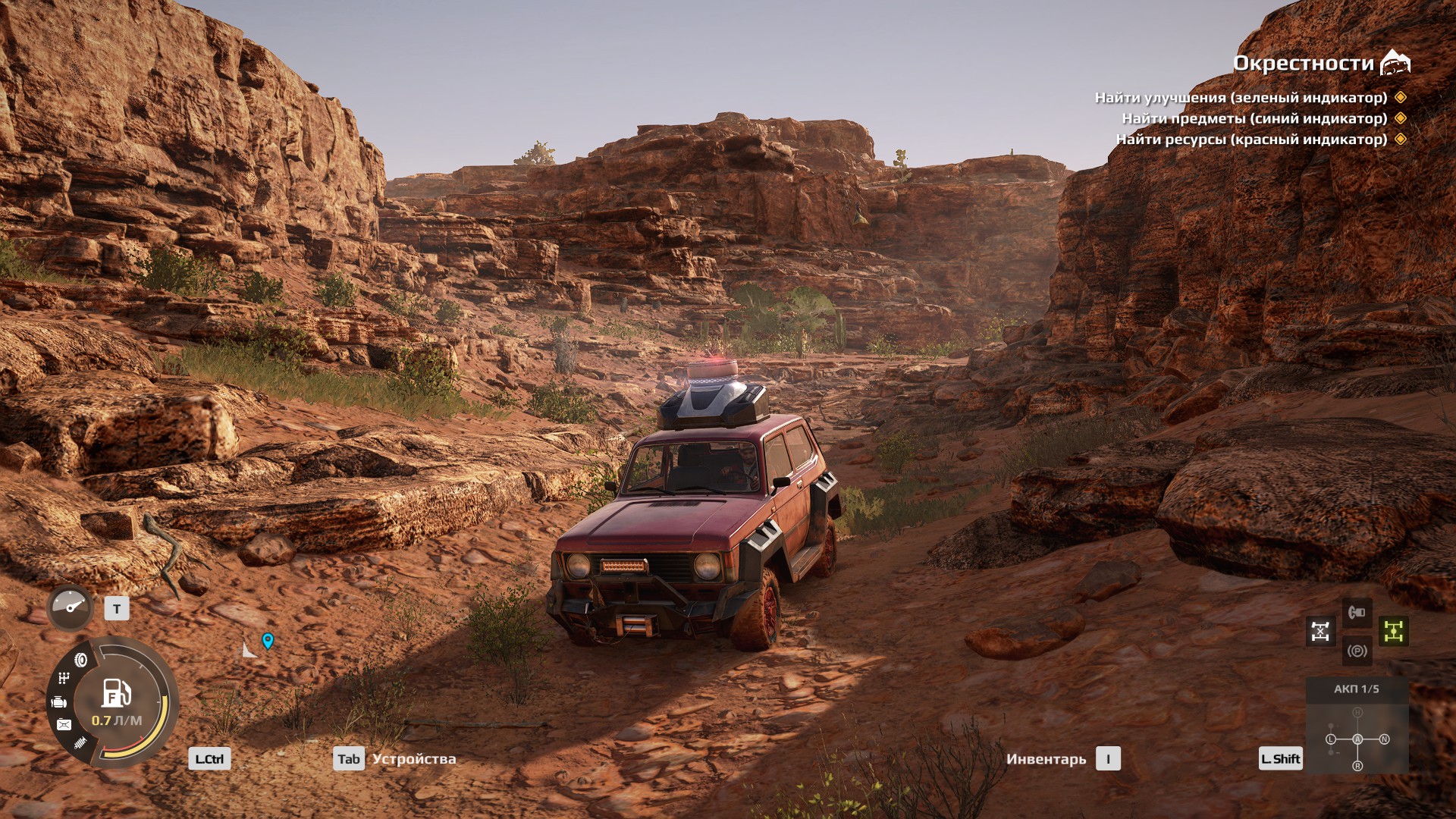Click the engine status icon
This screenshot has height=819, width=1456.
click(x=59, y=702)
